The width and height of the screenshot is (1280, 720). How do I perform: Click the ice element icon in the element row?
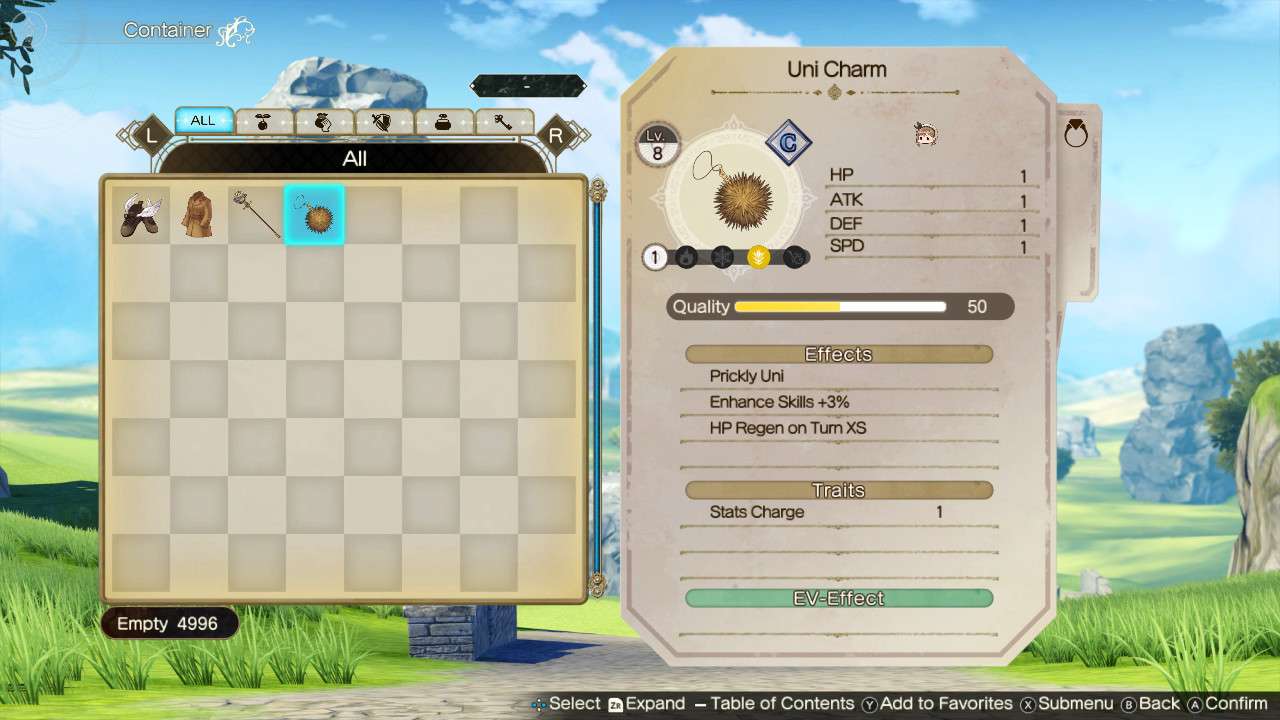click(722, 257)
